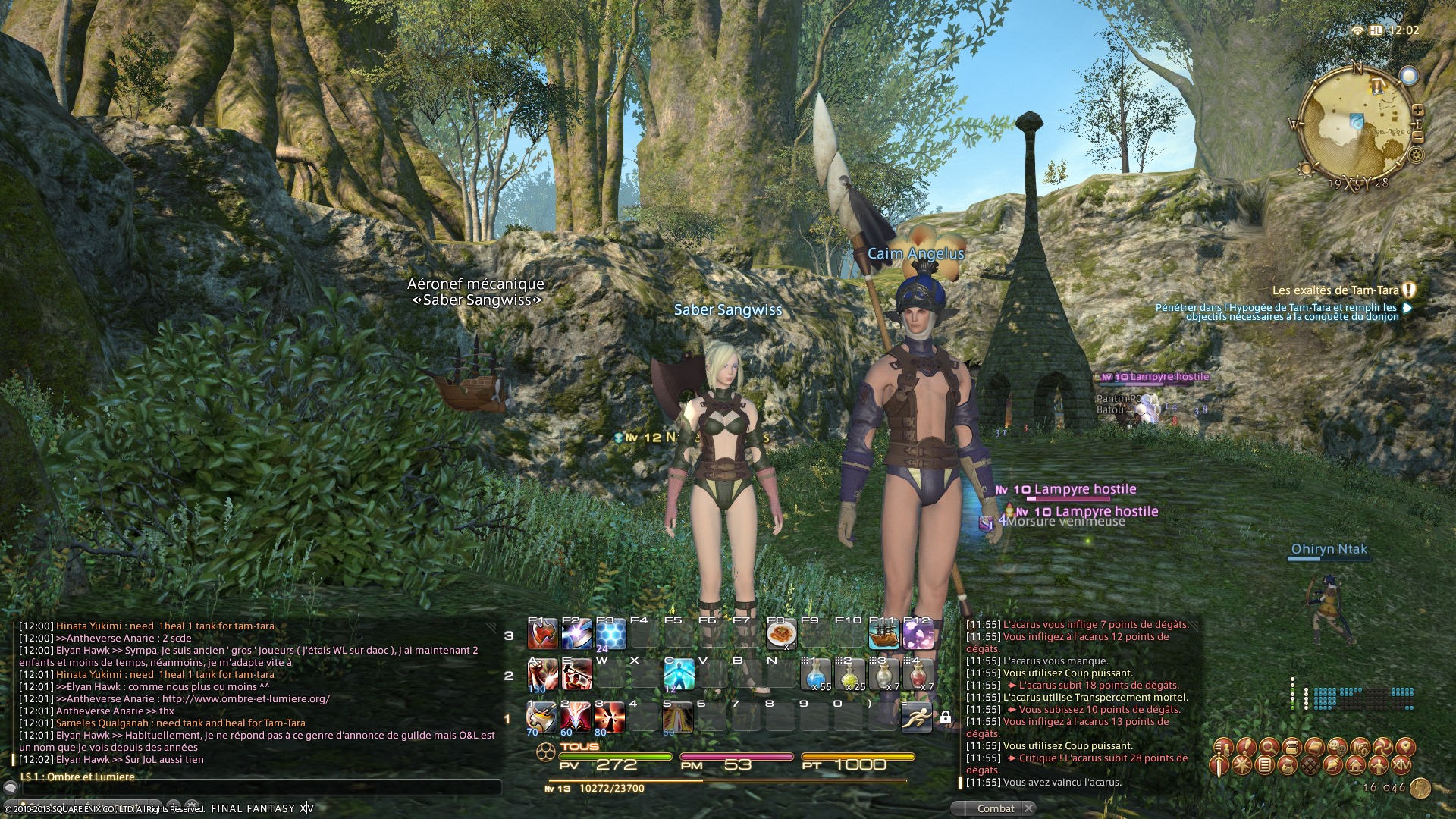Use the yellow potion stack of 25

coord(851,674)
